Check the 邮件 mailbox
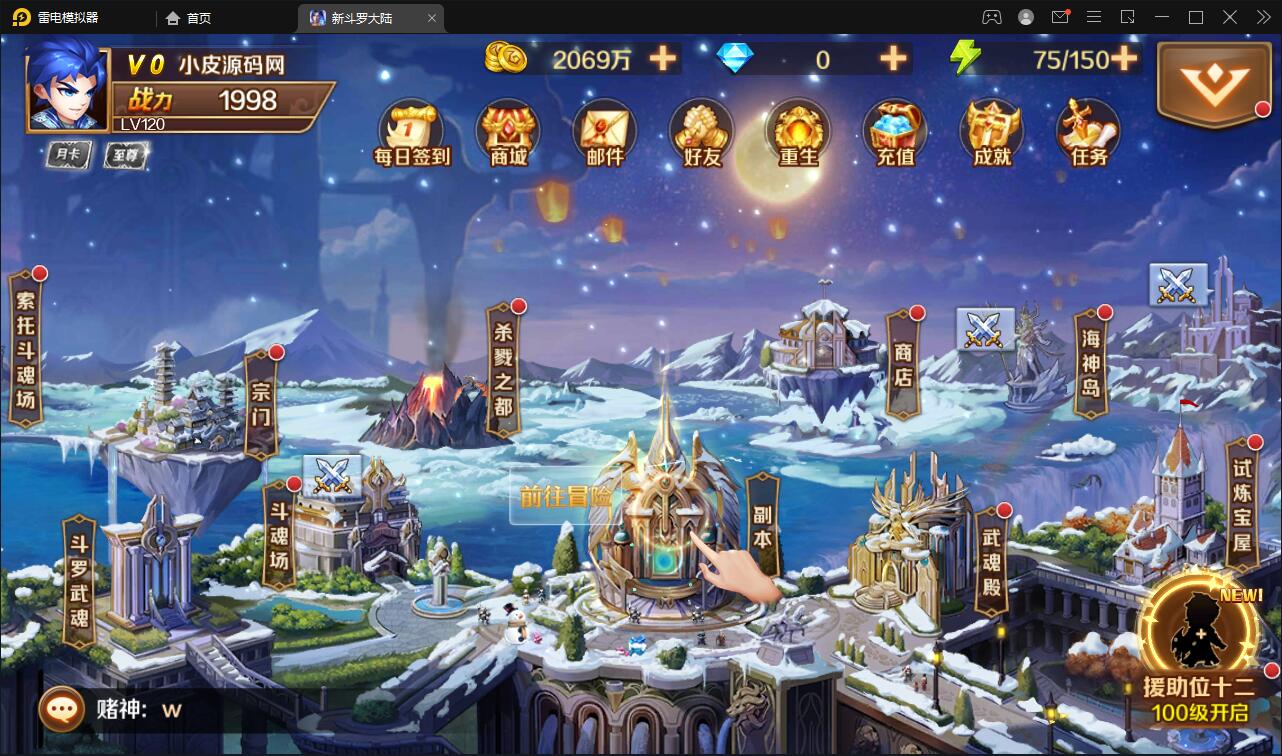Screen dimensions: 1282x756 (x=604, y=130)
